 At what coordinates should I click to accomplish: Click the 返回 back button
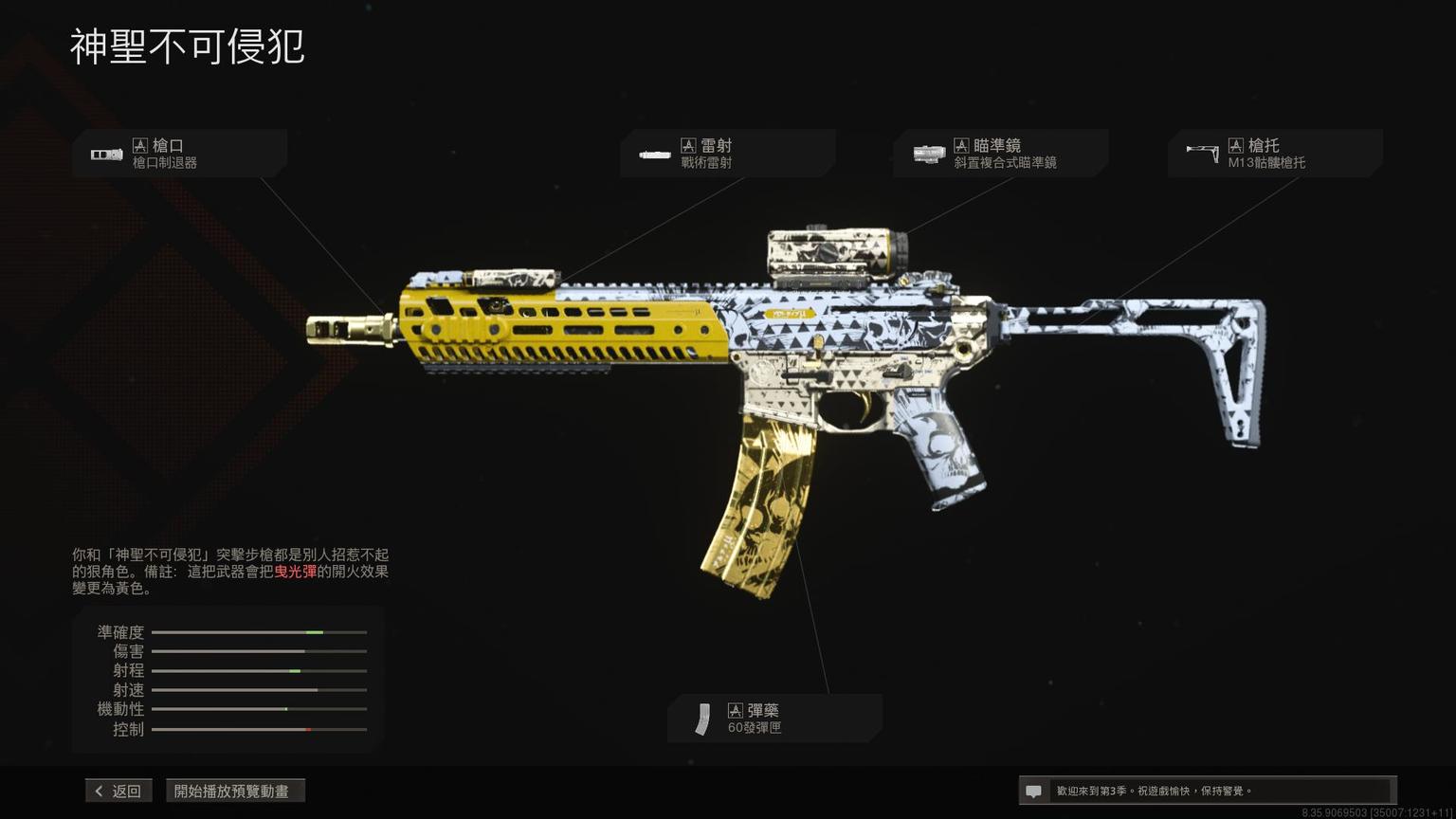point(118,791)
